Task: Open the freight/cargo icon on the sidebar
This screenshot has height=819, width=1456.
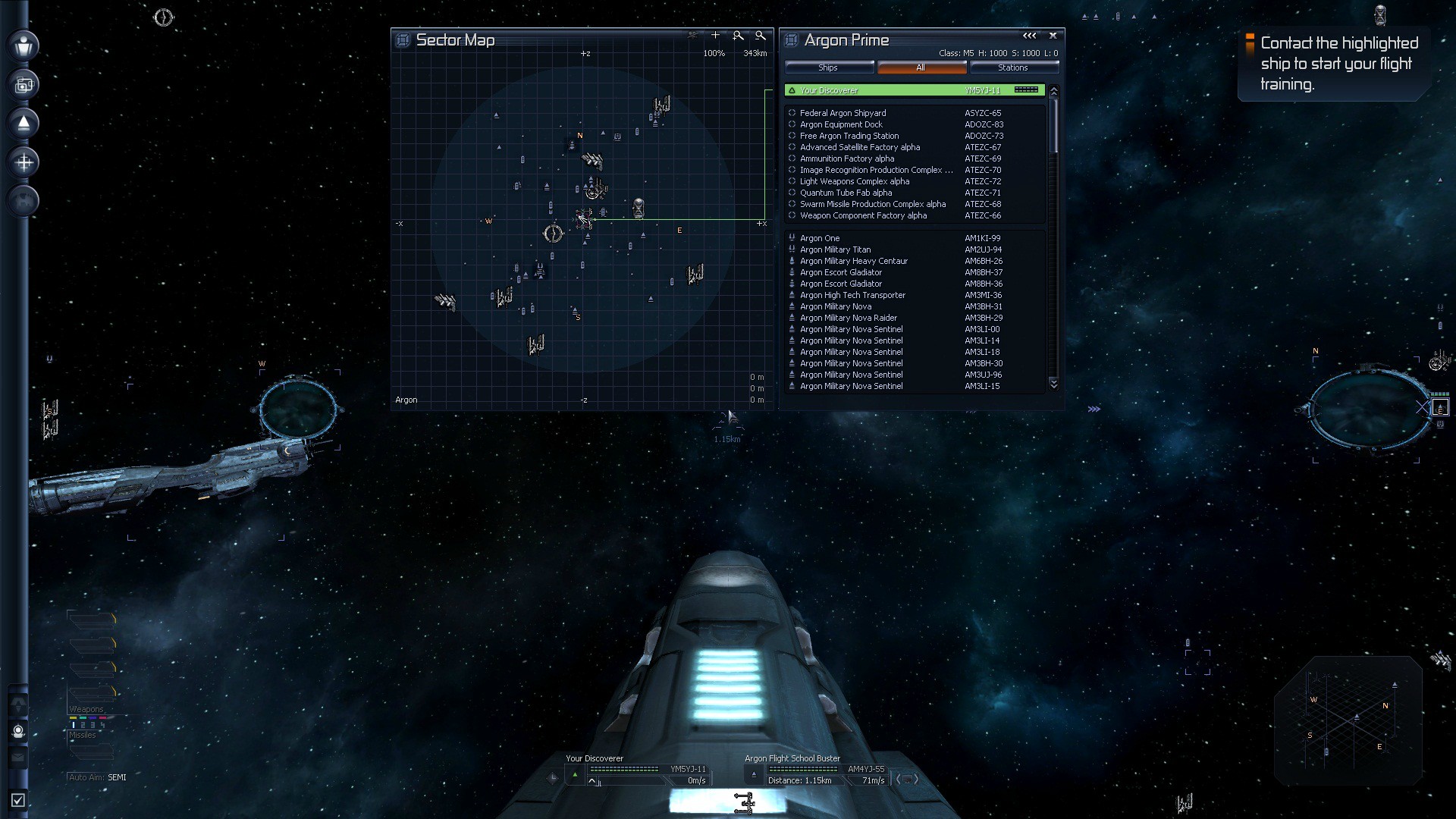Action: [23, 84]
